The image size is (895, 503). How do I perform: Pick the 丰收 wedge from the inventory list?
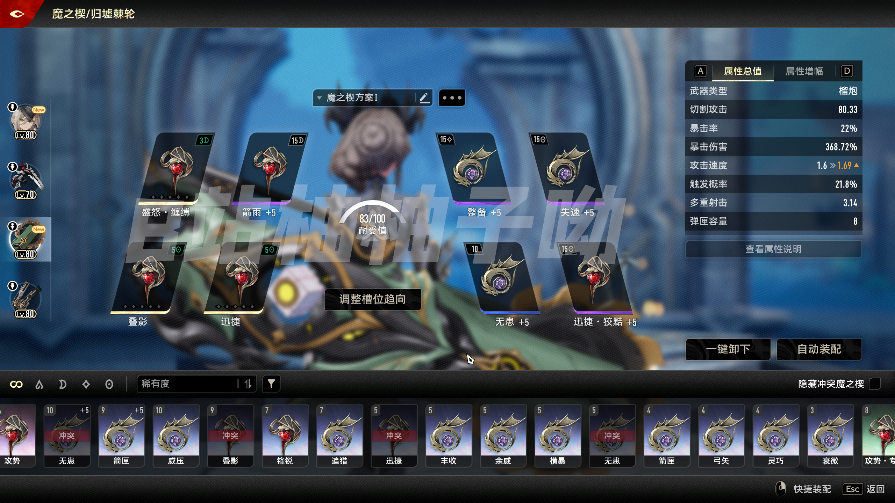[x=446, y=436]
